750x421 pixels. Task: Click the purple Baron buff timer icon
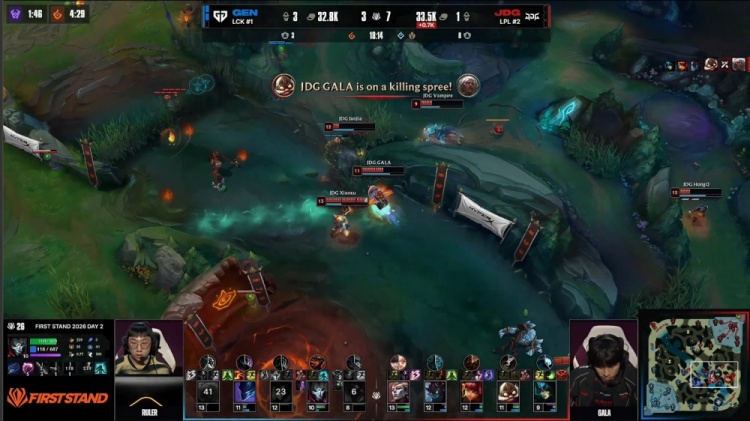pyautogui.click(x=12, y=14)
